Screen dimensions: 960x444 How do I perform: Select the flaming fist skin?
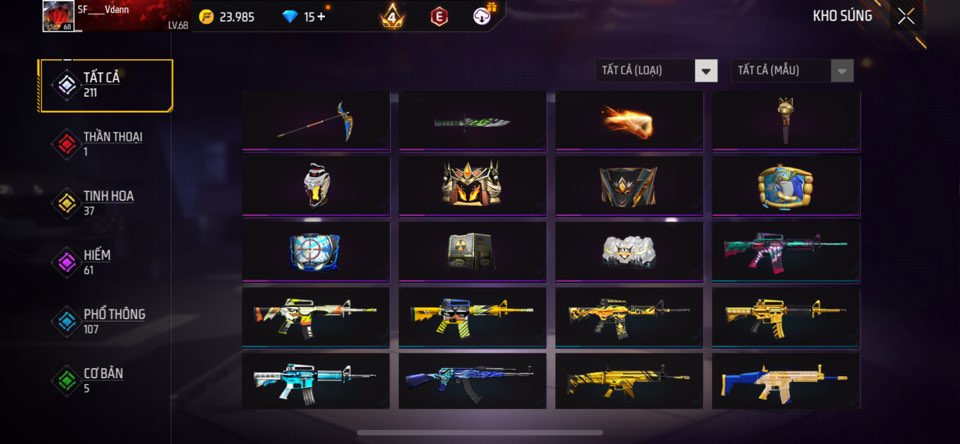click(x=628, y=120)
